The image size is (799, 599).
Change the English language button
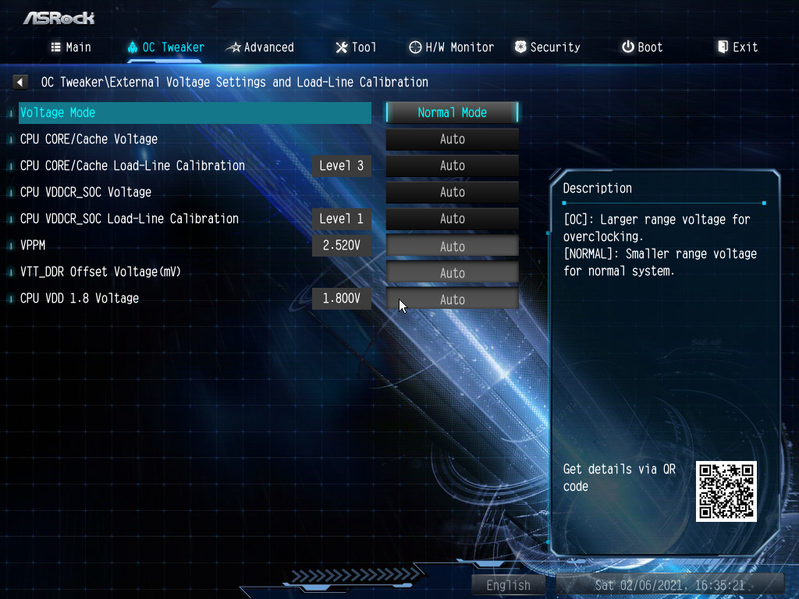click(508, 585)
